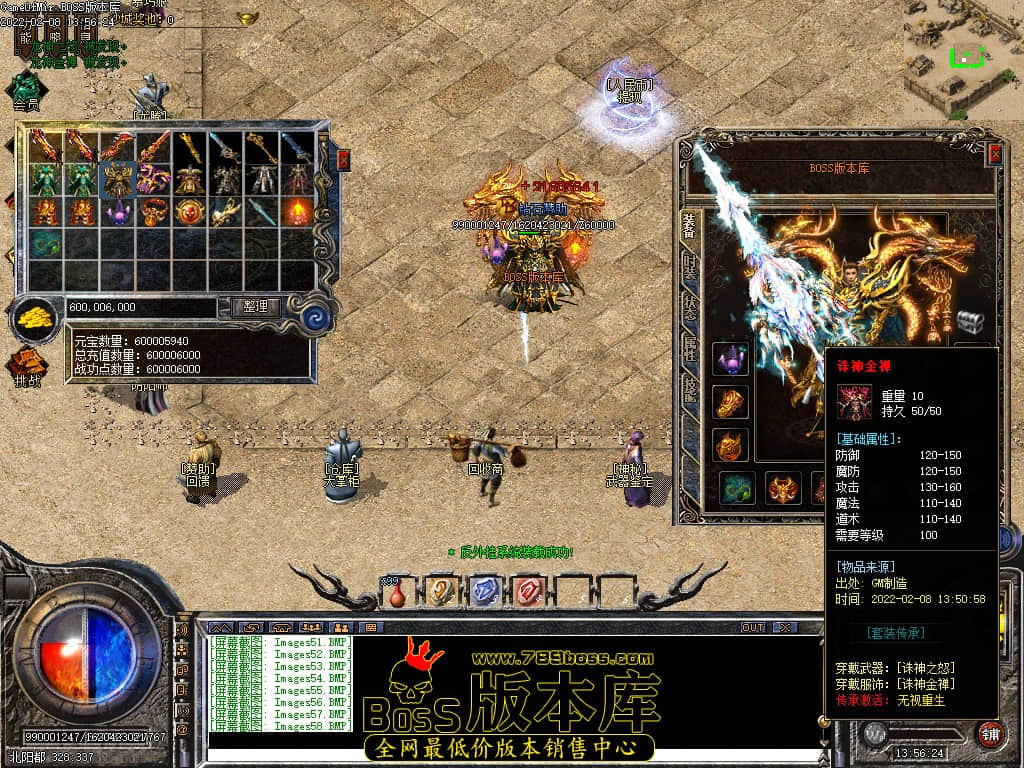Click the silver treasure chest in the equipment panel
Image resolution: width=1024 pixels, height=768 pixels.
[970, 322]
